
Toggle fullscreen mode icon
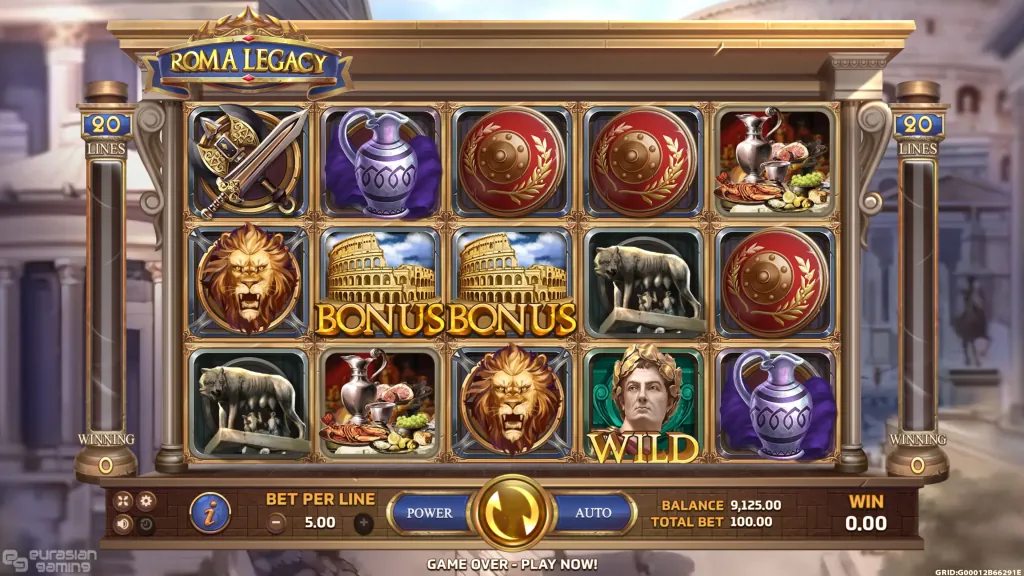pyautogui.click(x=123, y=501)
